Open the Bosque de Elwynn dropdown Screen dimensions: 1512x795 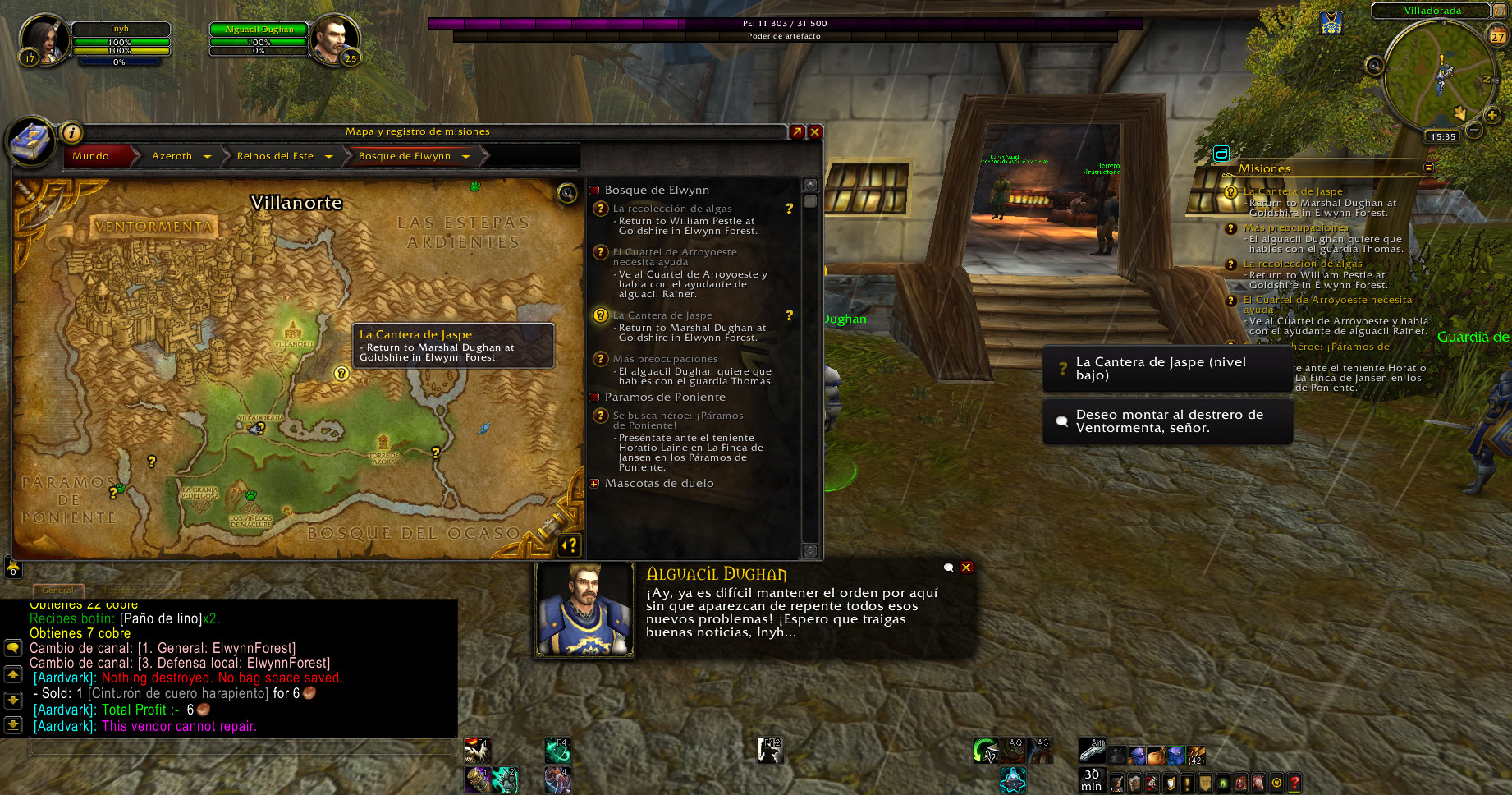(465, 156)
